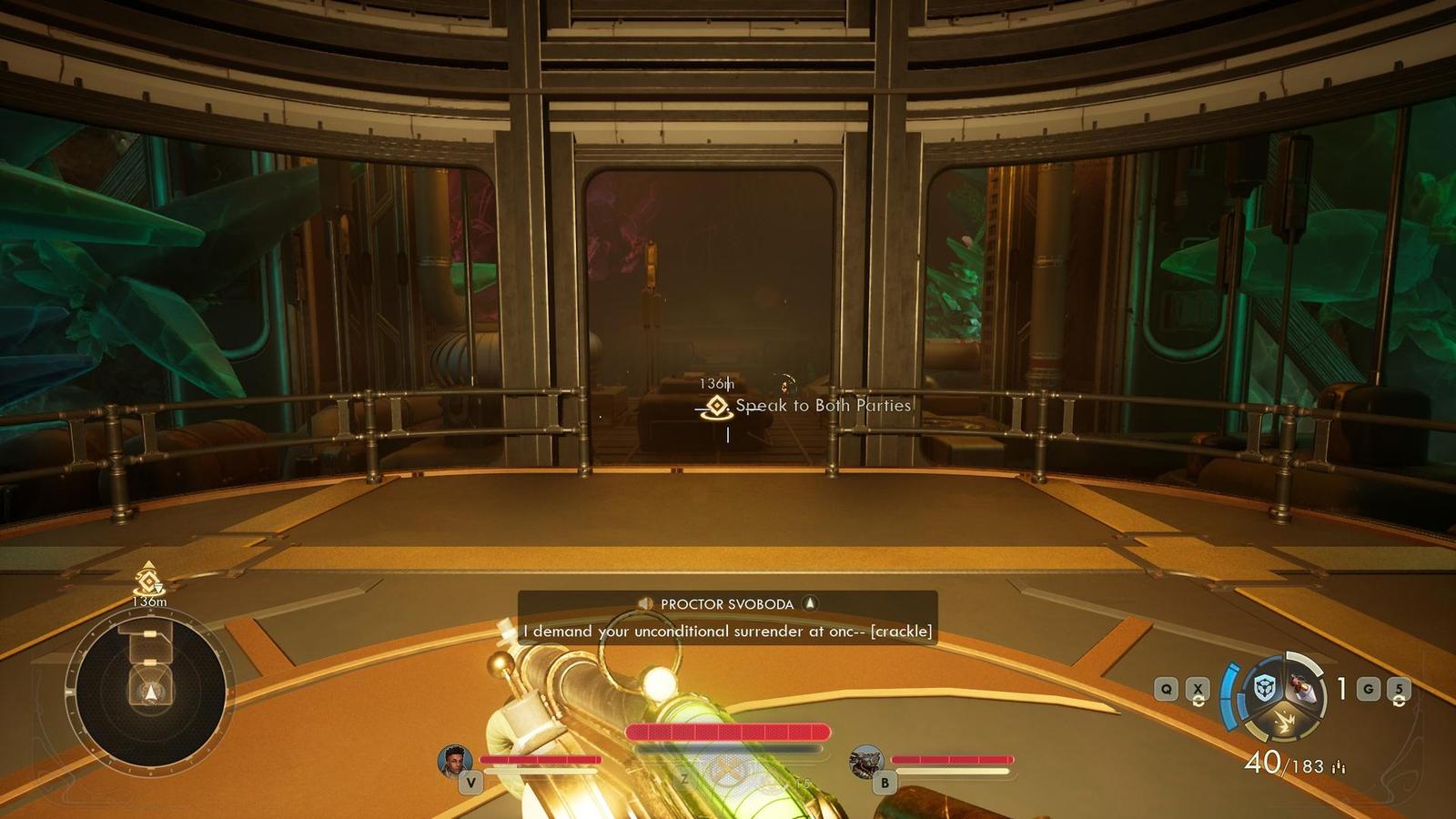Click the Speak to Both Parties objective text
The image size is (1456, 819).
point(824,407)
